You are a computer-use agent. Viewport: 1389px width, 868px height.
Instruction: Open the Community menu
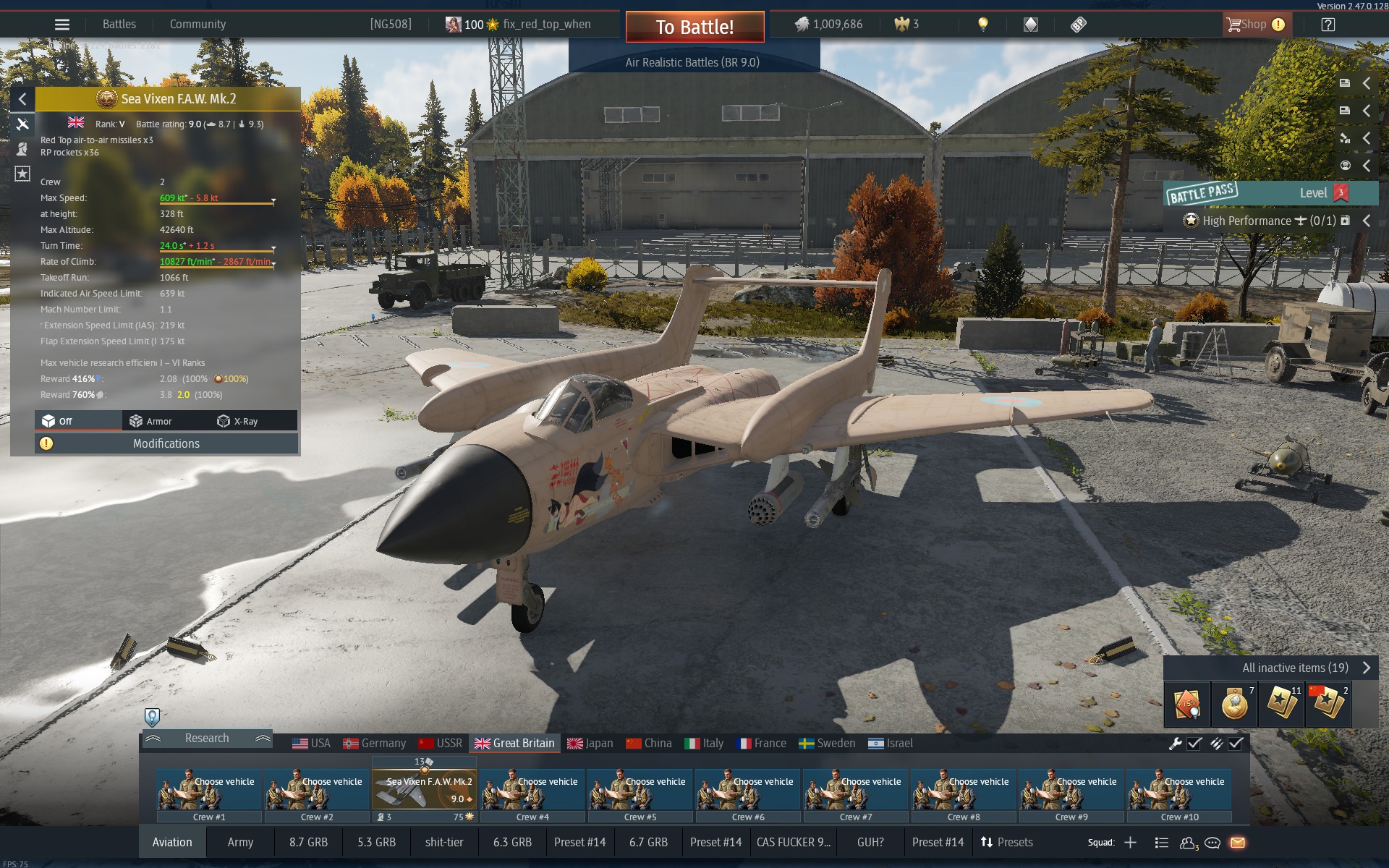click(x=197, y=24)
